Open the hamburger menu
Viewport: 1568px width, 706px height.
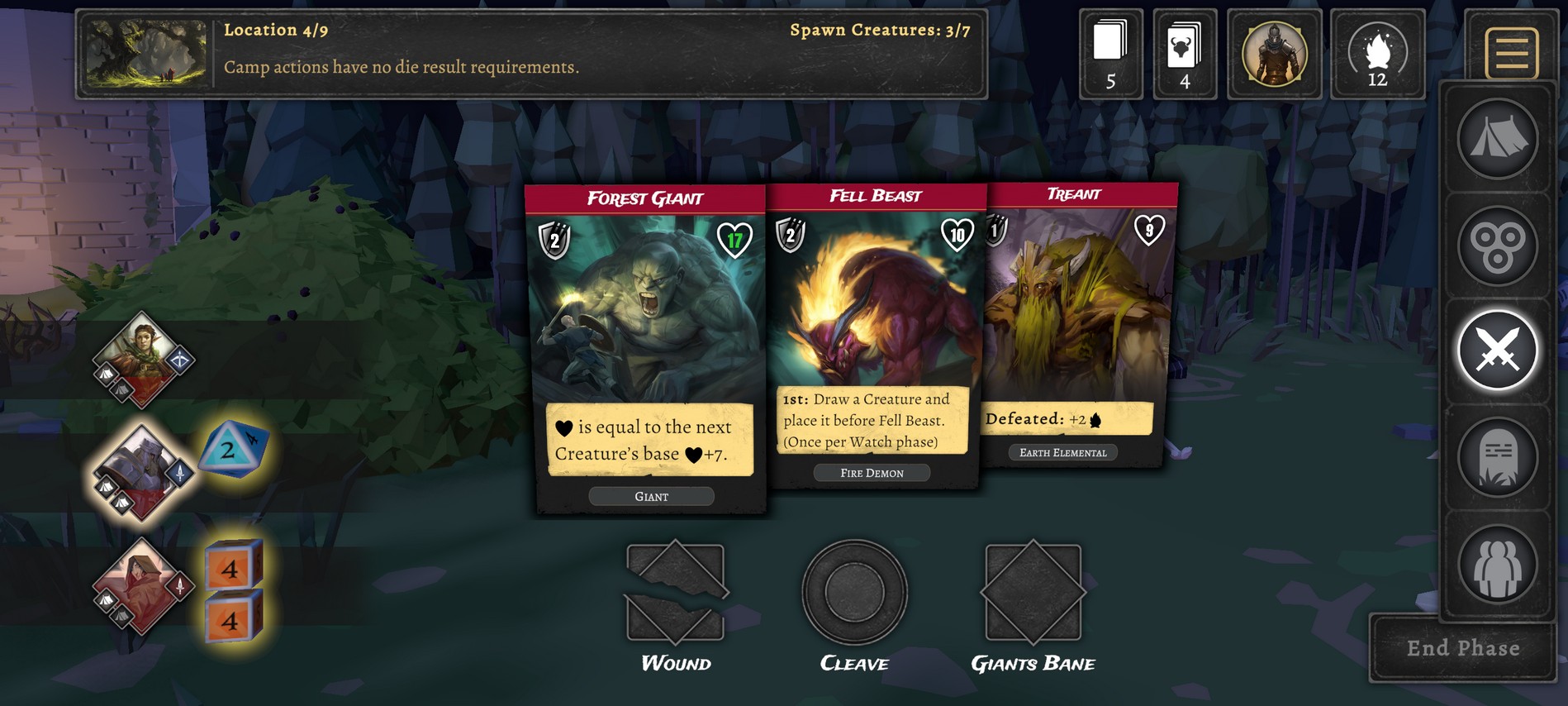pyautogui.click(x=1511, y=53)
